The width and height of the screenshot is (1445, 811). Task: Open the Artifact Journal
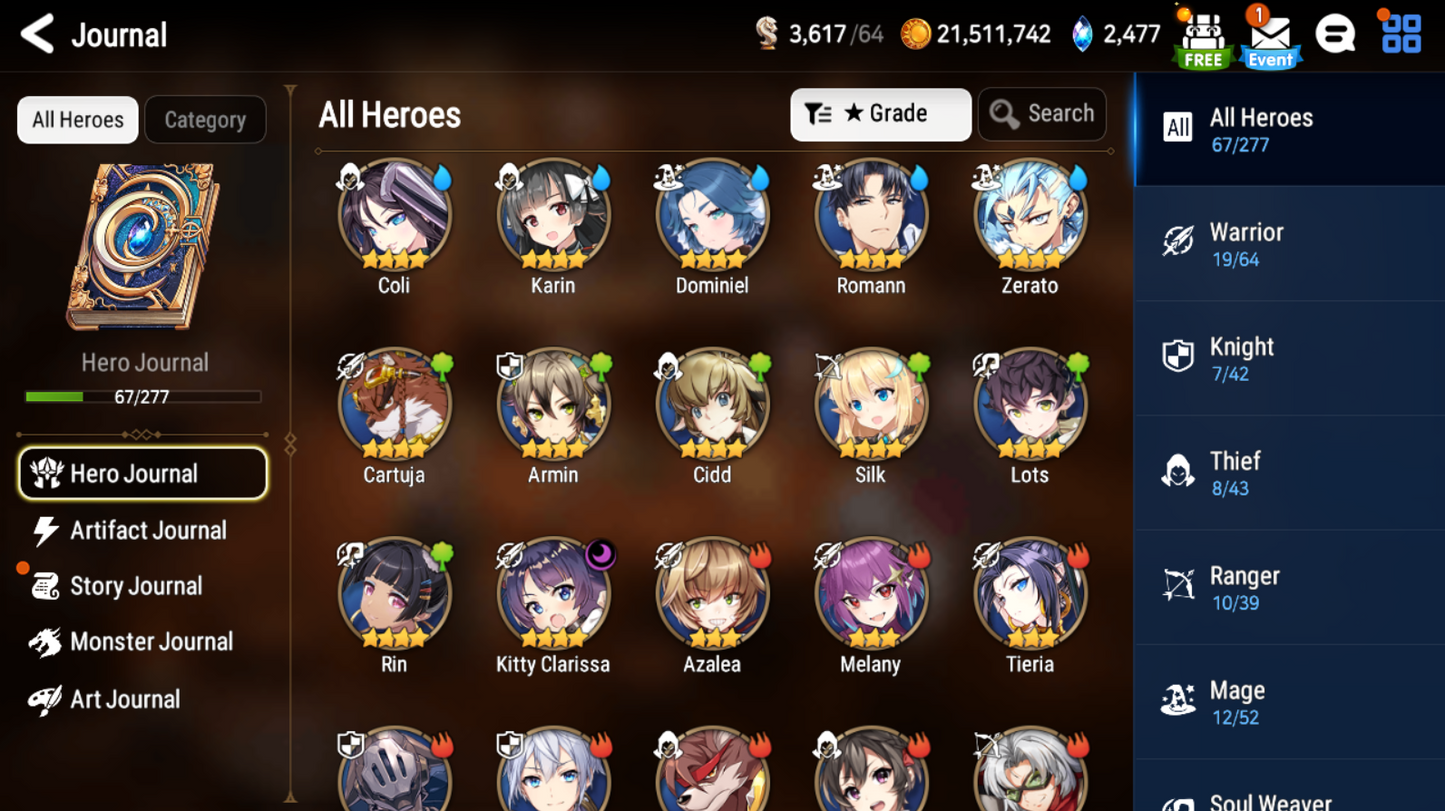click(147, 530)
